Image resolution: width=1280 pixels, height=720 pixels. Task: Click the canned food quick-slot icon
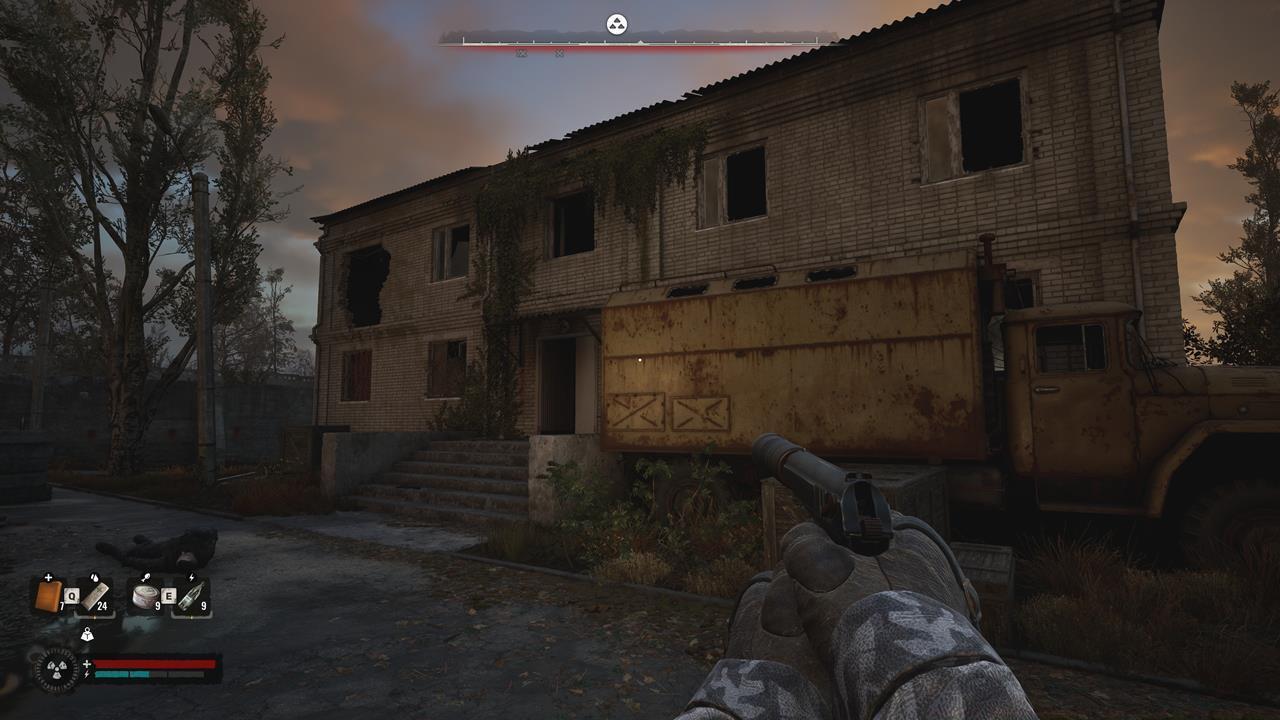tap(145, 595)
